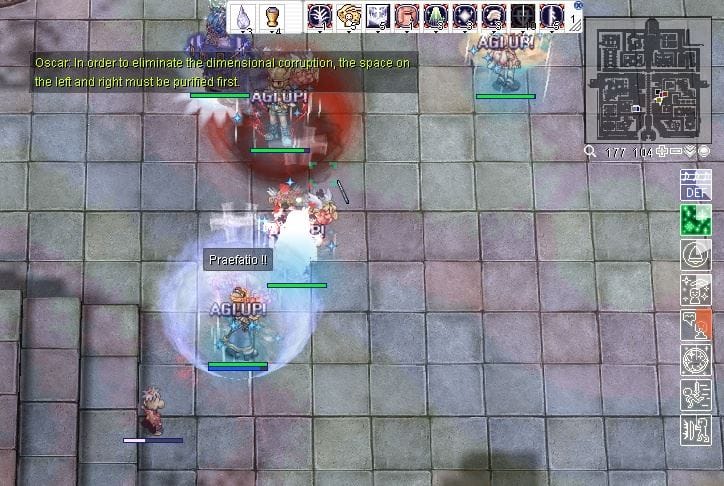Activate the sparkling star skill icon
The height and width of the screenshot is (486, 724).
[465, 16]
